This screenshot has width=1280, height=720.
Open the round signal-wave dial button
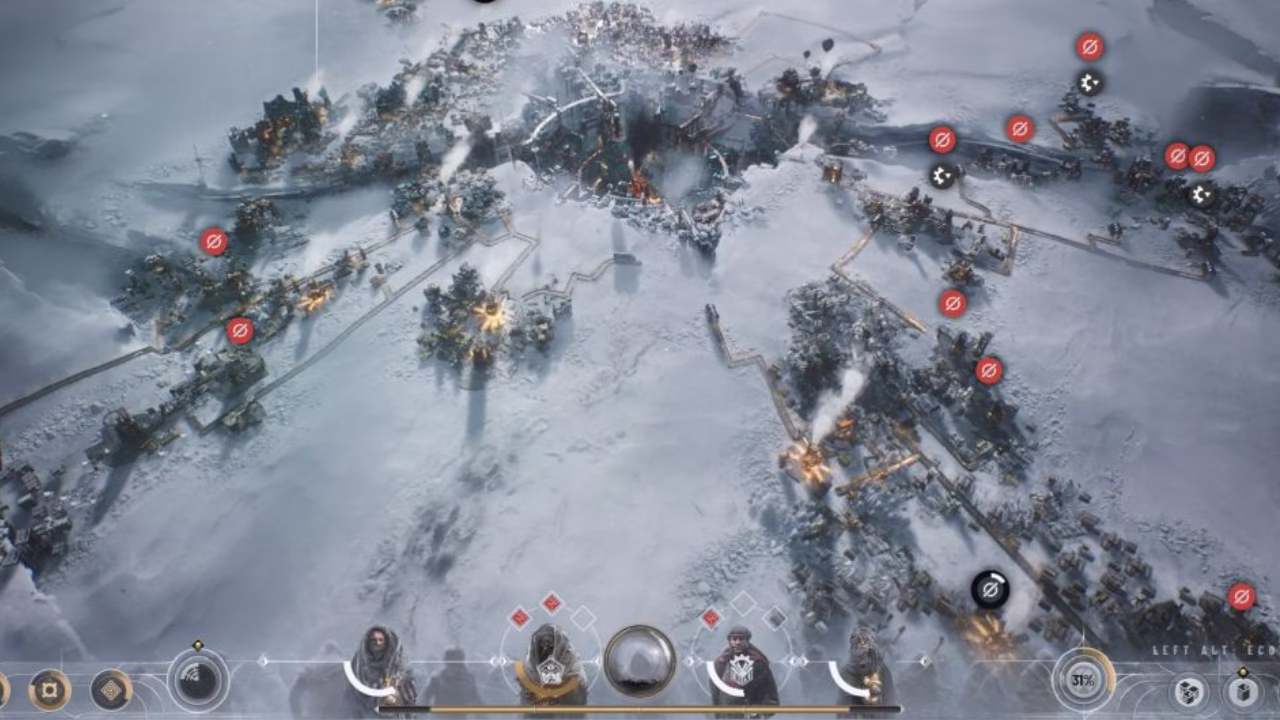tap(198, 680)
